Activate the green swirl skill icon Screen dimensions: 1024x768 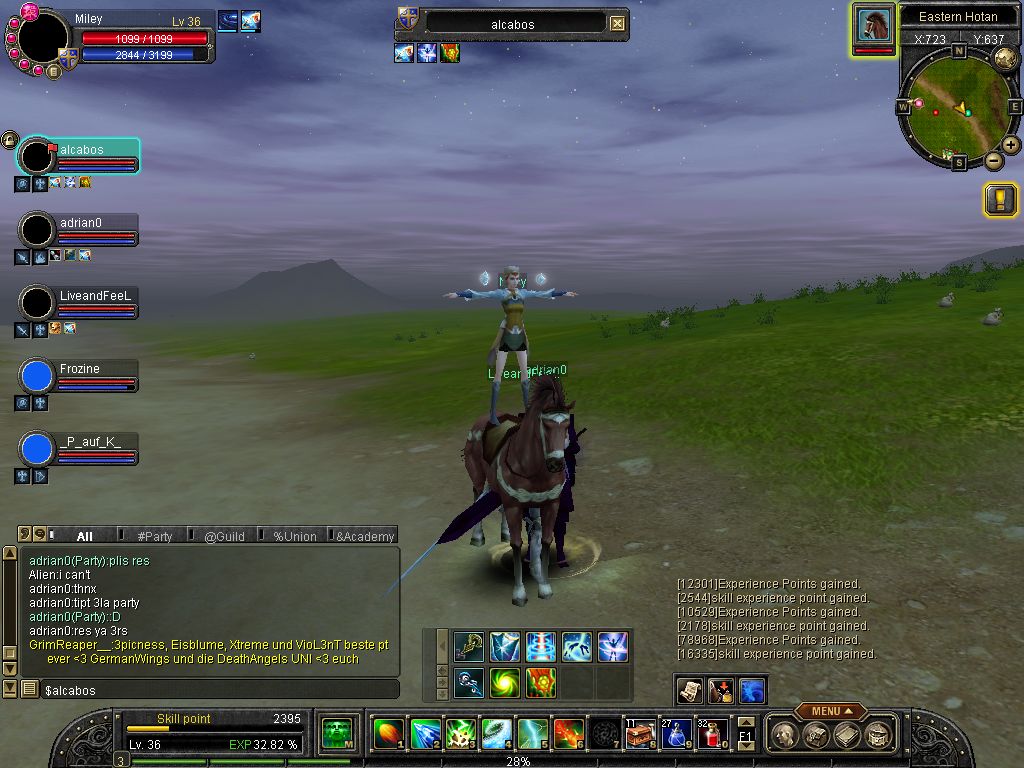click(505, 682)
